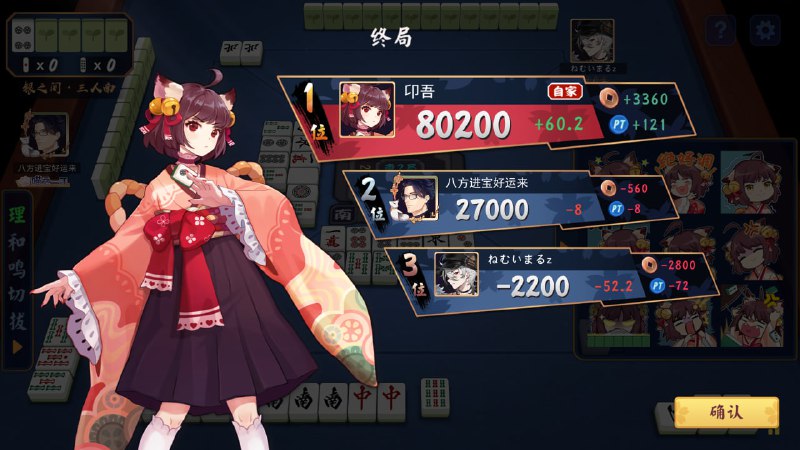This screenshot has width=800, height=450.
Task: Toggle the 和 auto-win option
Action: pyautogui.click(x=17, y=244)
